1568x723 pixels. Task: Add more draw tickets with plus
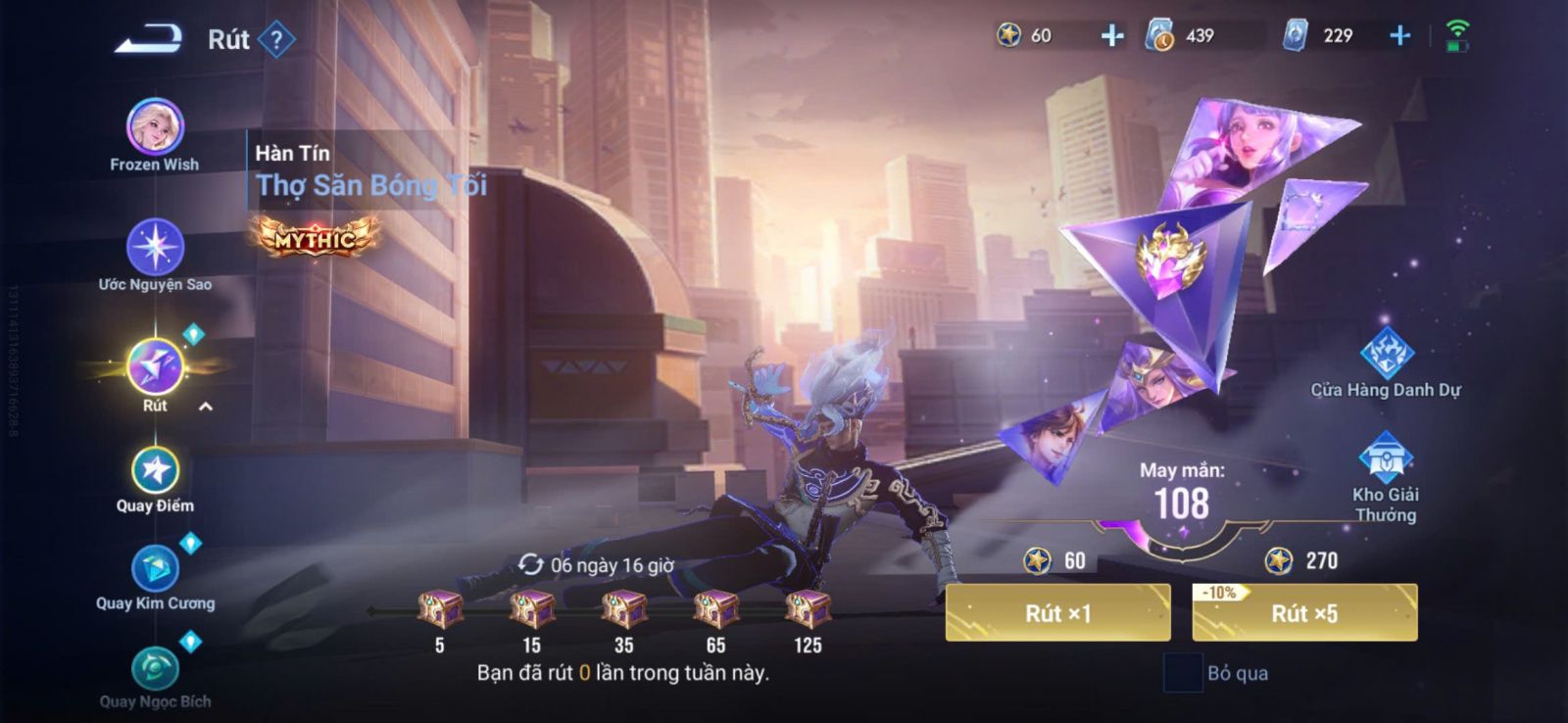click(x=1400, y=36)
